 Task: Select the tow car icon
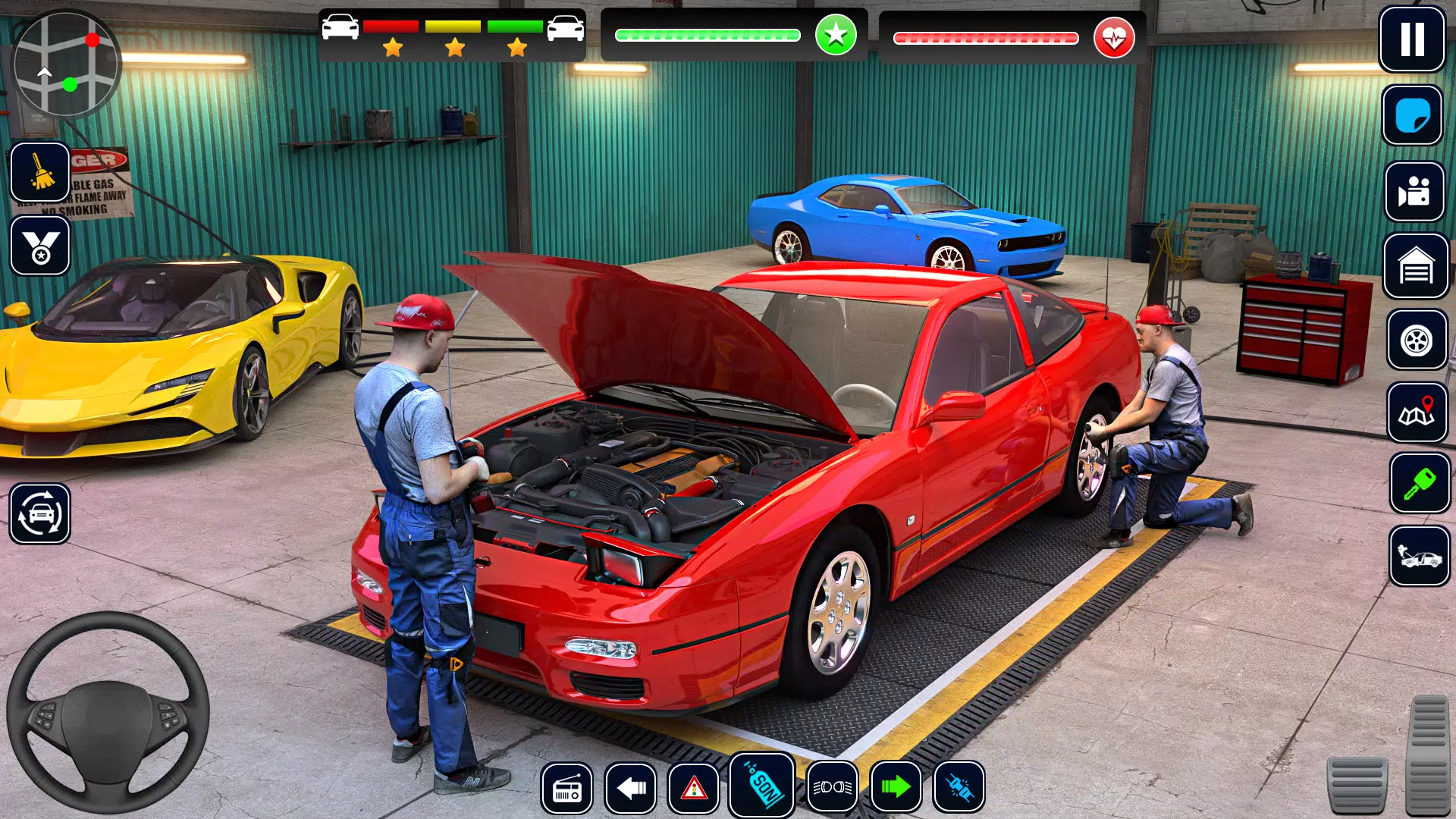tap(1420, 557)
